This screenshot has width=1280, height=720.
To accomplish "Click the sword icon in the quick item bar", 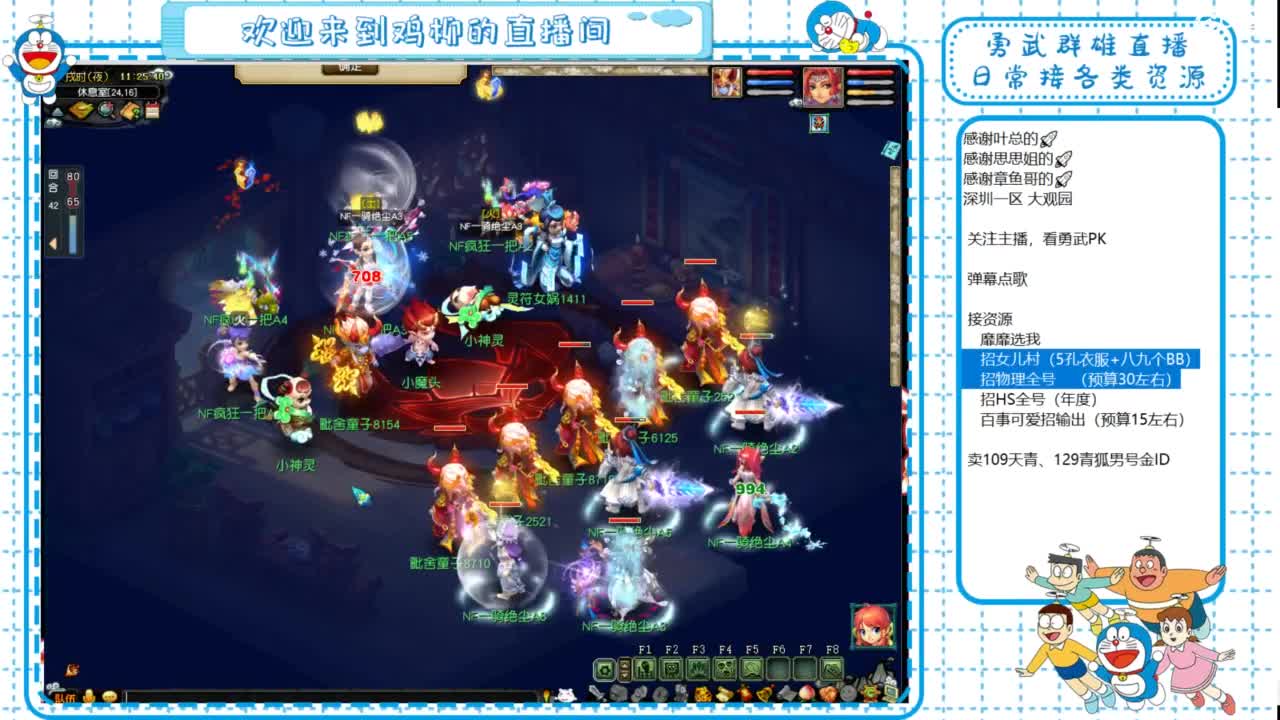I will pos(595,692).
